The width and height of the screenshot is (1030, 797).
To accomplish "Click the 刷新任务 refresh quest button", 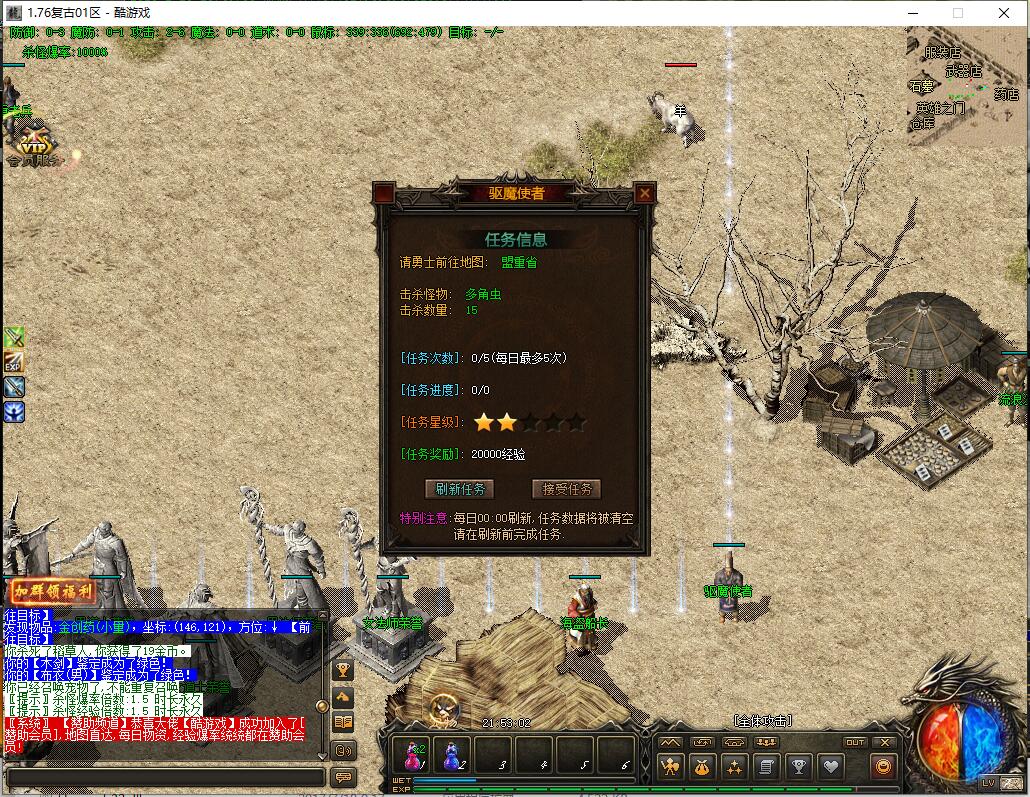I will 460,489.
